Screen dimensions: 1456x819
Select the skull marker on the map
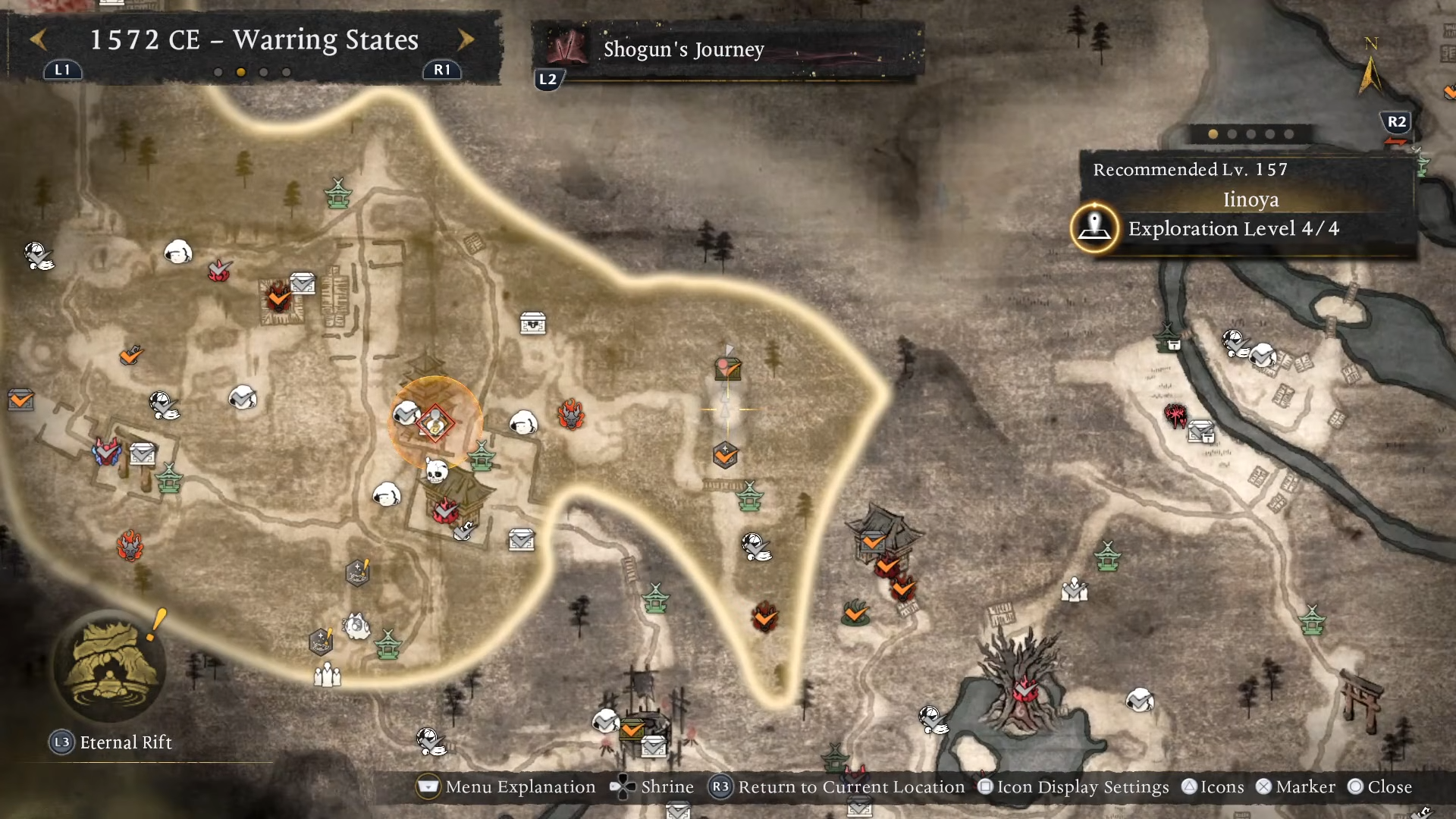coord(435,471)
